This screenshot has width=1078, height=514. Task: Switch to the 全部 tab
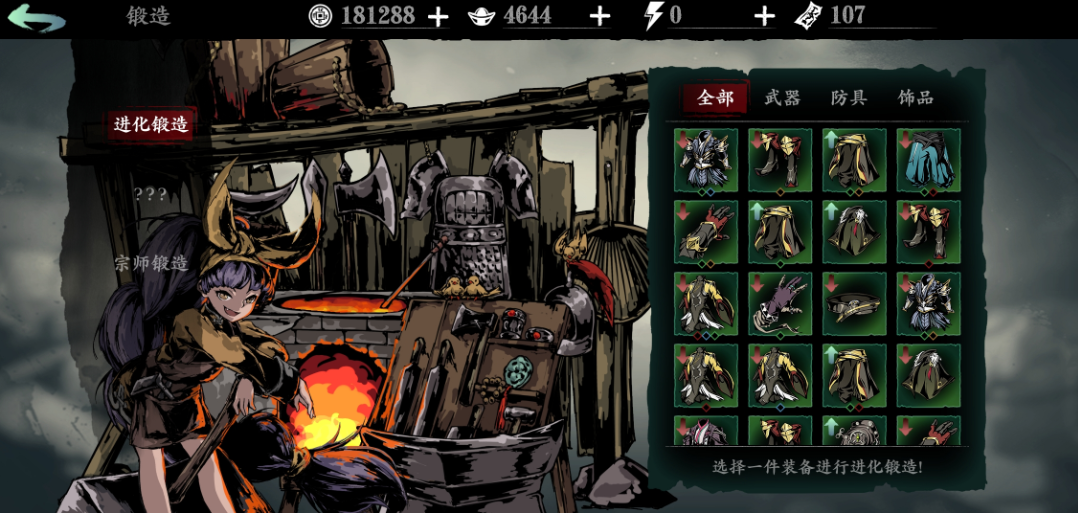[715, 98]
